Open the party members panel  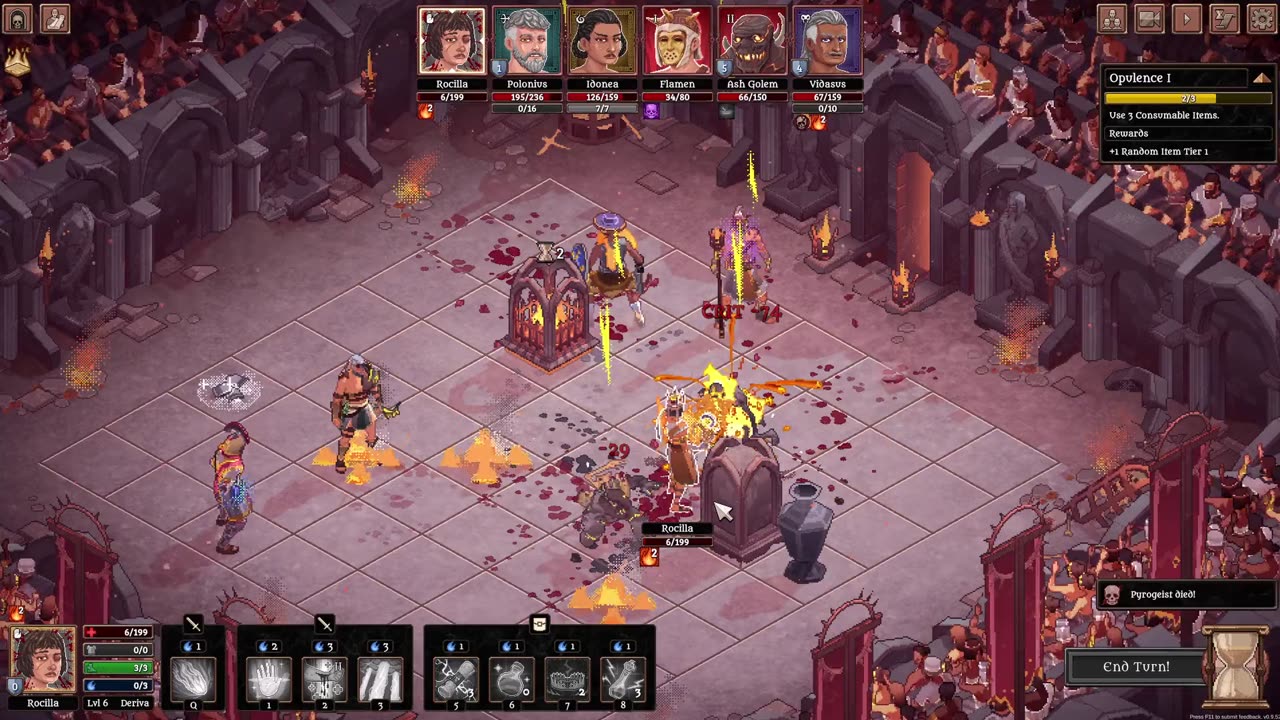pyautogui.click(x=1111, y=19)
